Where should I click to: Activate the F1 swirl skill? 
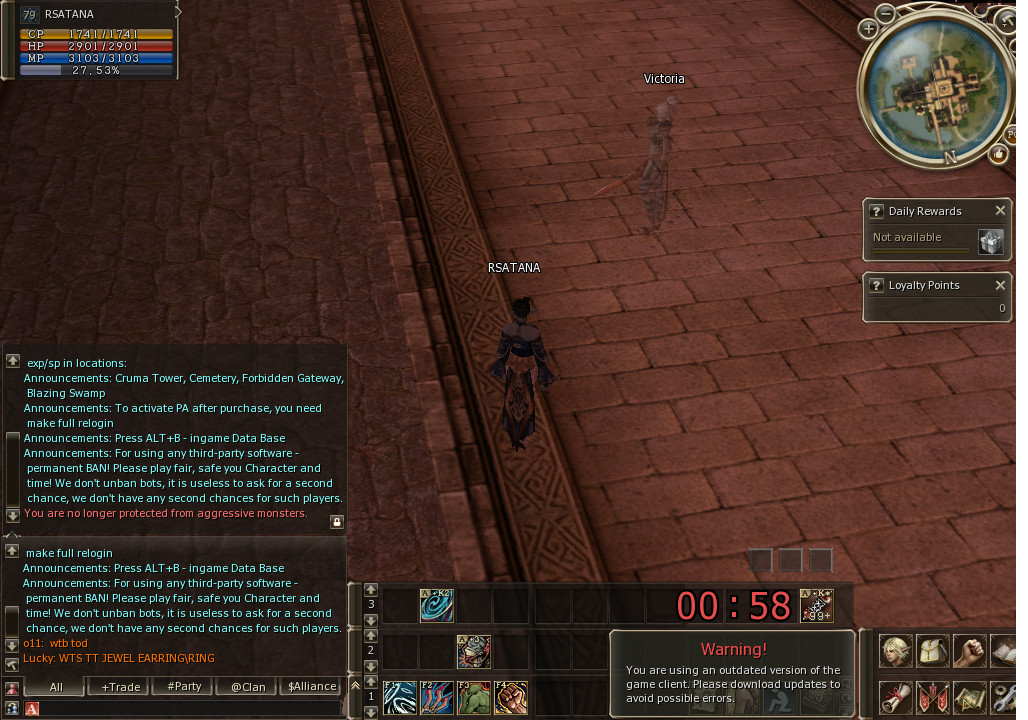coord(399,696)
